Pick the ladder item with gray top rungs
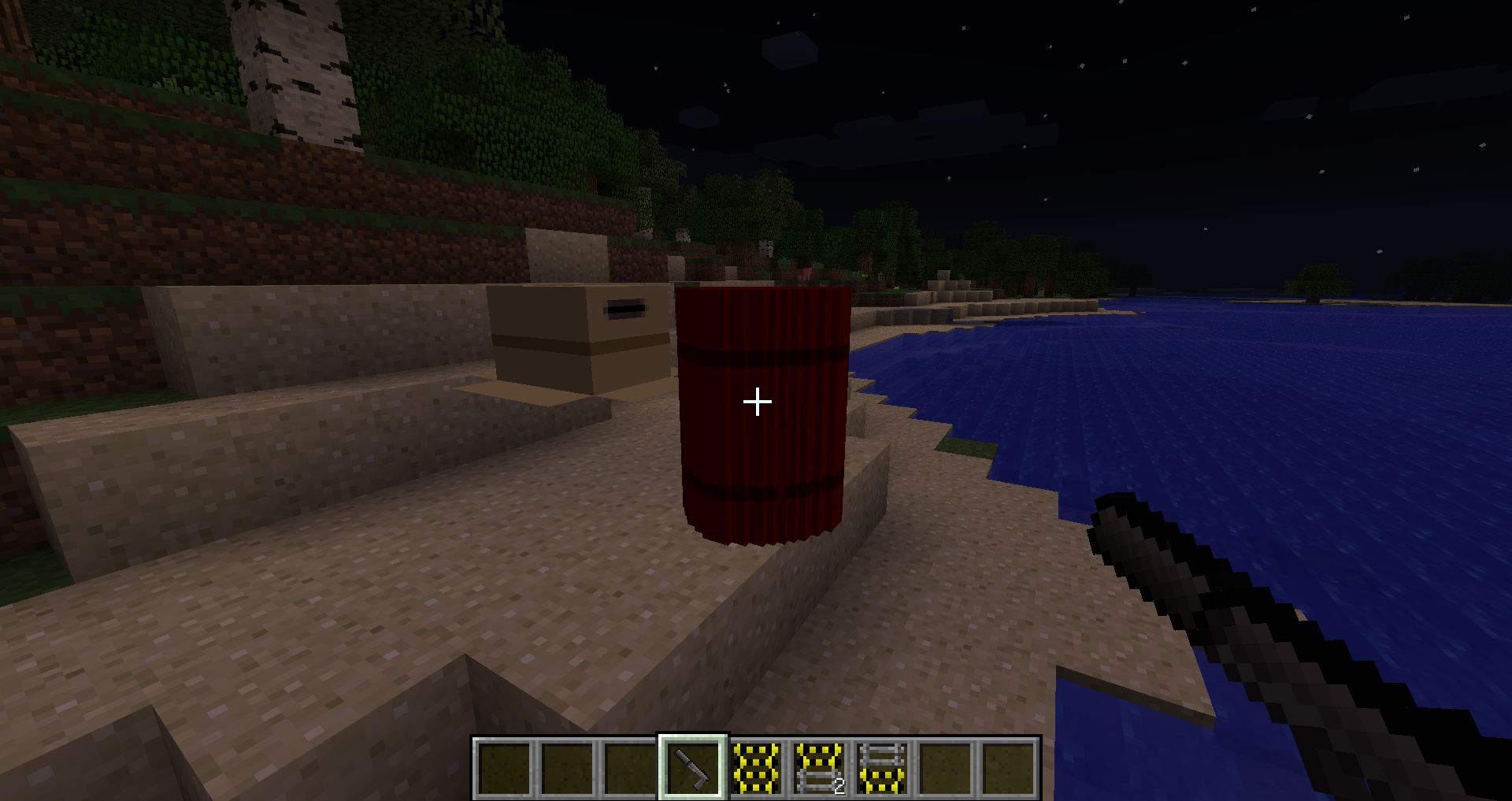This screenshot has width=1512, height=801. click(882, 768)
